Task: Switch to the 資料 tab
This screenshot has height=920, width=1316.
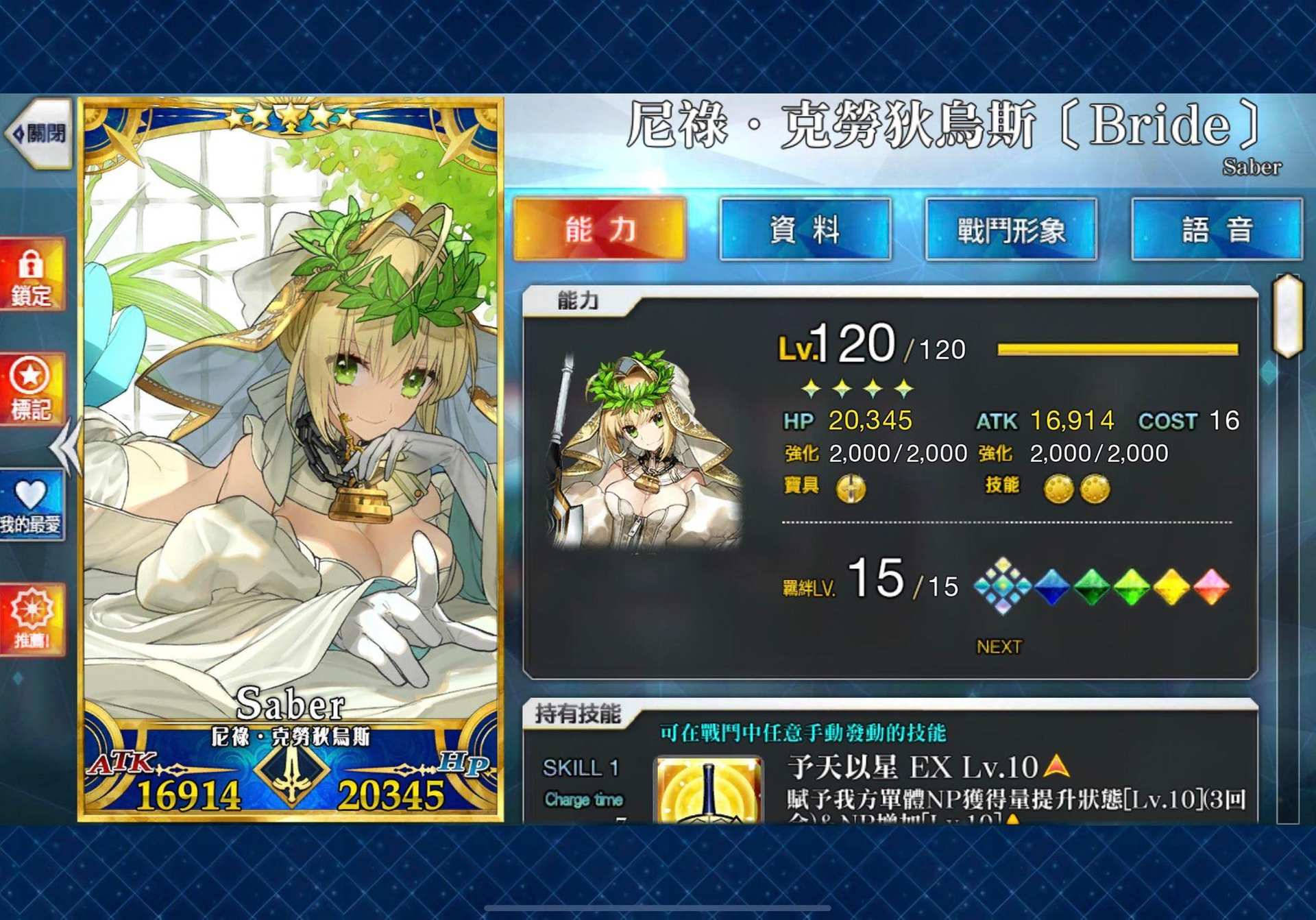Action: click(803, 230)
